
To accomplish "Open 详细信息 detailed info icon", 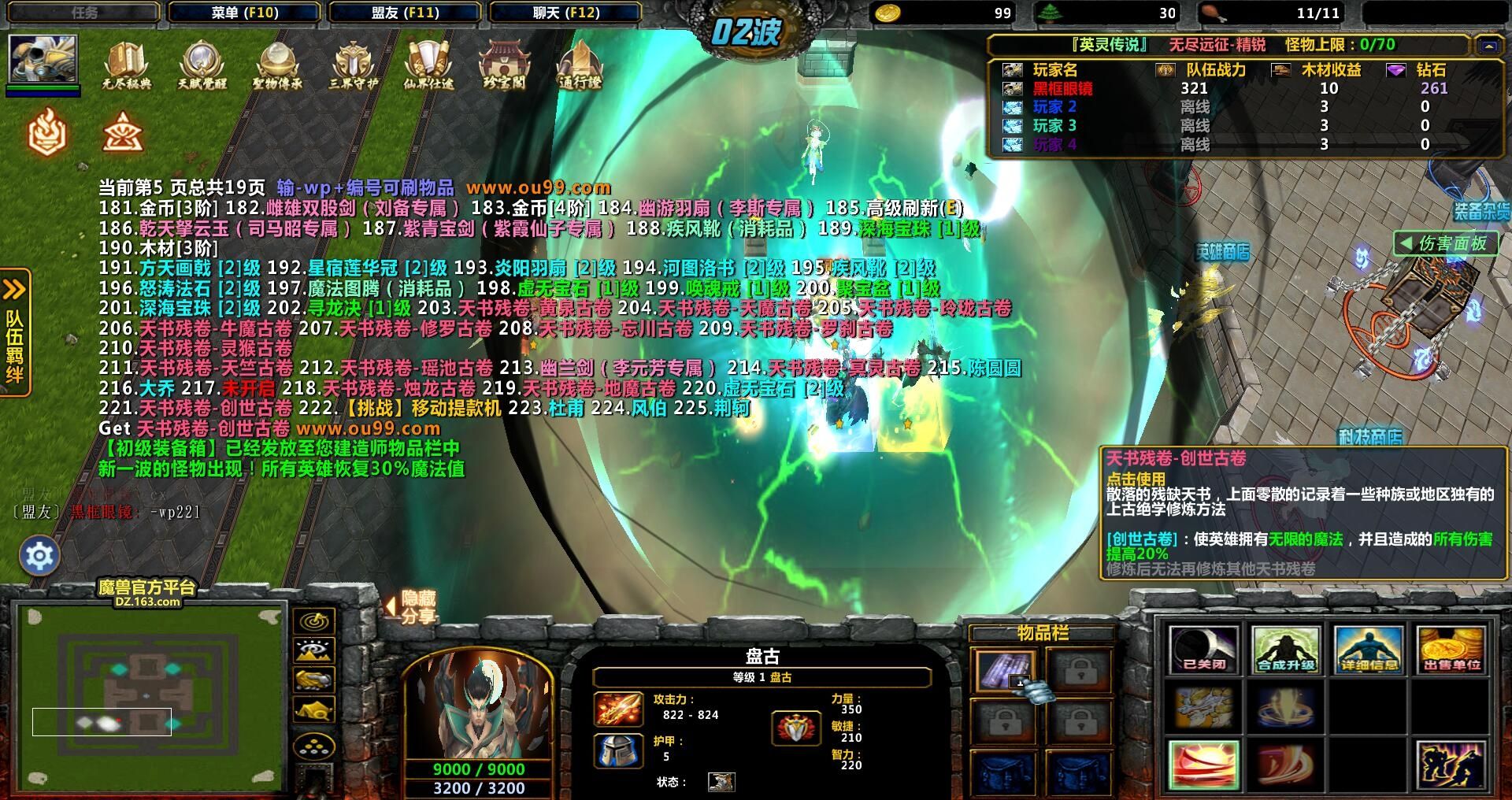I will [1369, 649].
